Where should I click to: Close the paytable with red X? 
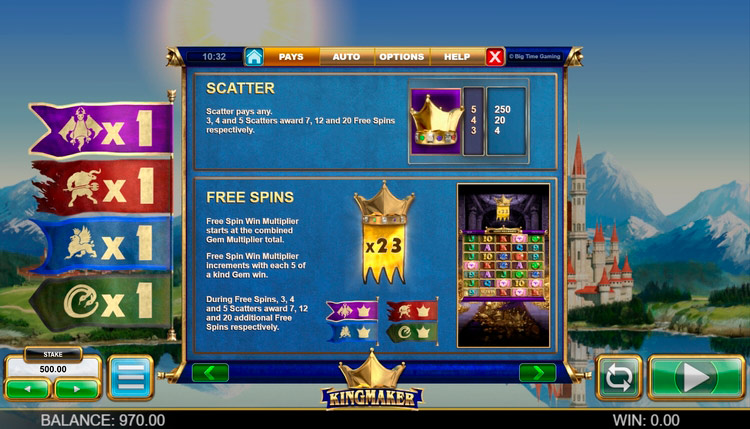click(x=495, y=57)
